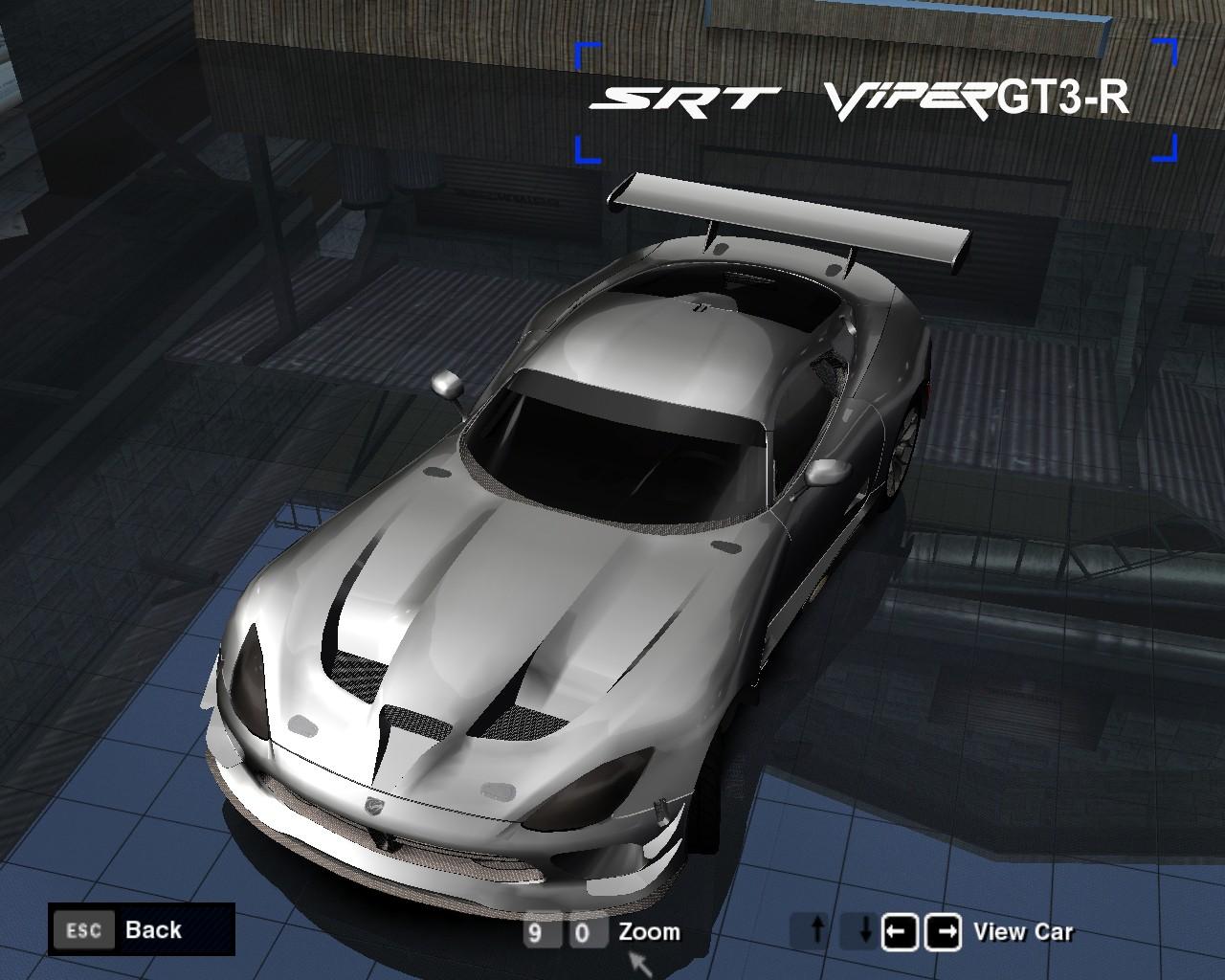The width and height of the screenshot is (1225, 980).
Task: Go back using the Back button
Action: tap(141, 929)
